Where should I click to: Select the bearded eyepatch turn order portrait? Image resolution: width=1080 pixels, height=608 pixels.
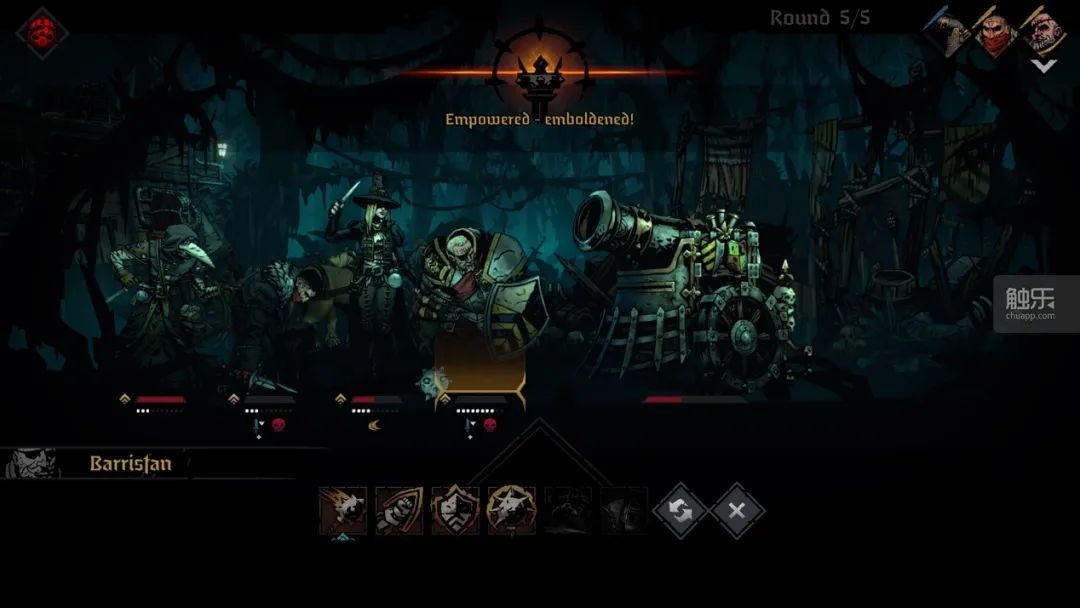1043,32
